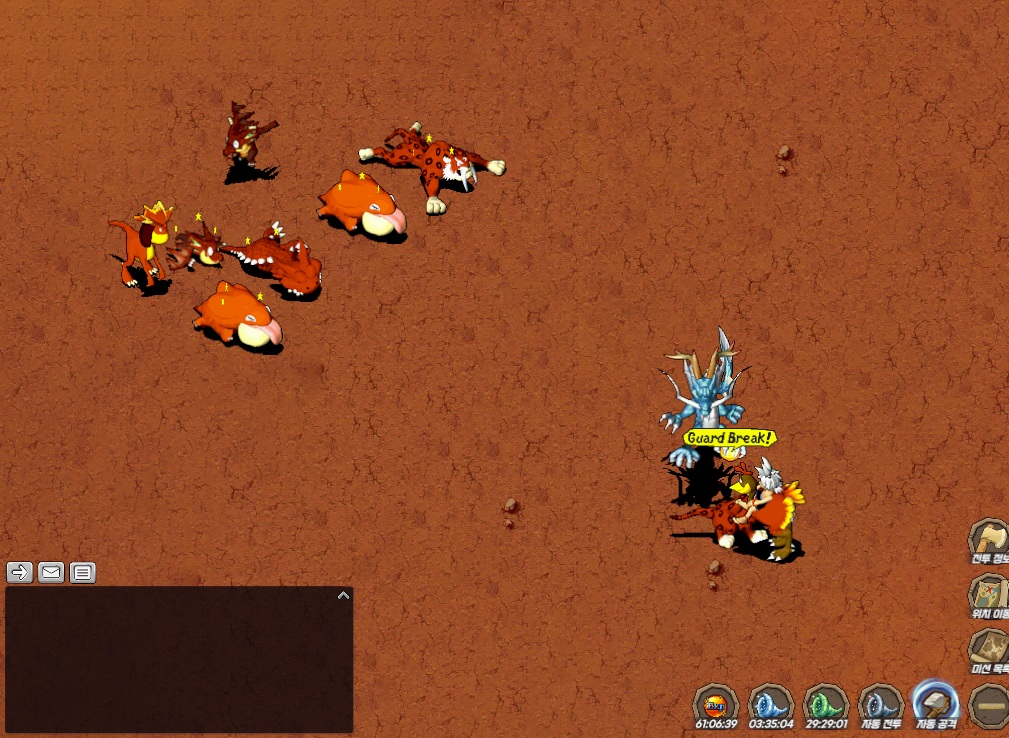The image size is (1009, 738).
Task: Select the blue horn buff icon showing 03:35:04
Action: click(771, 703)
